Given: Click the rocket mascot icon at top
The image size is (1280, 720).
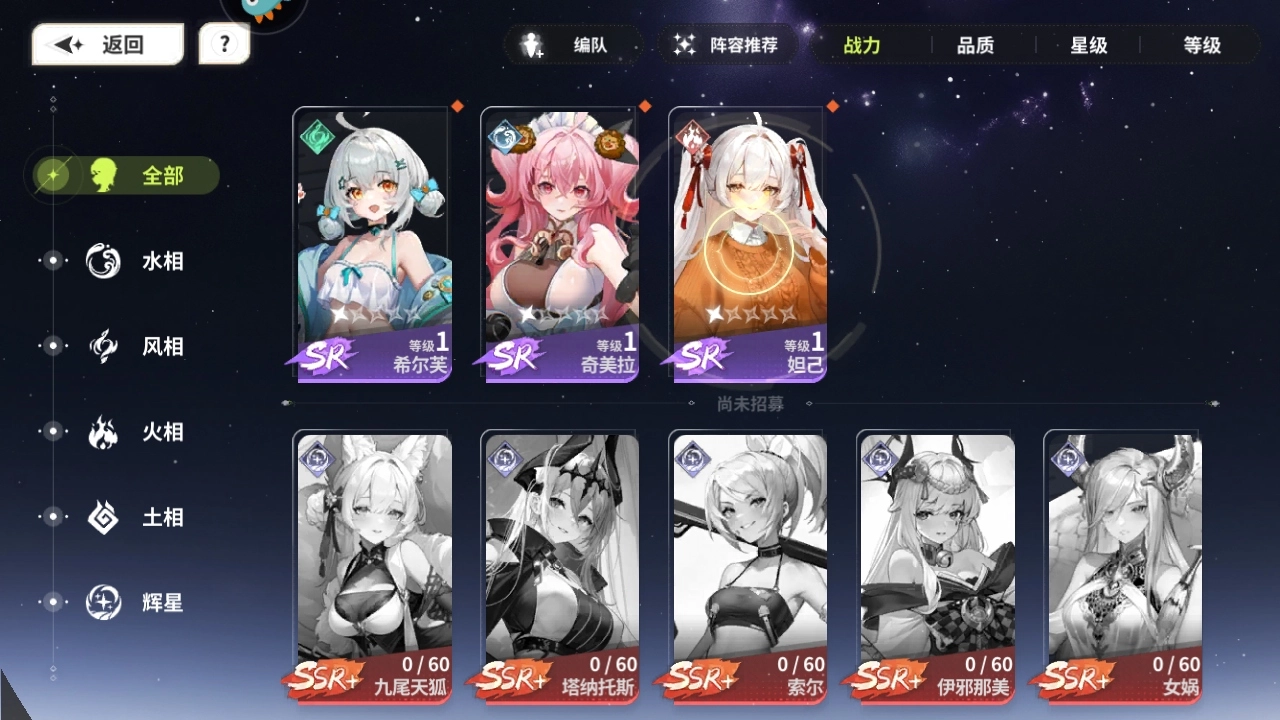Looking at the screenshot, I should 258,10.
